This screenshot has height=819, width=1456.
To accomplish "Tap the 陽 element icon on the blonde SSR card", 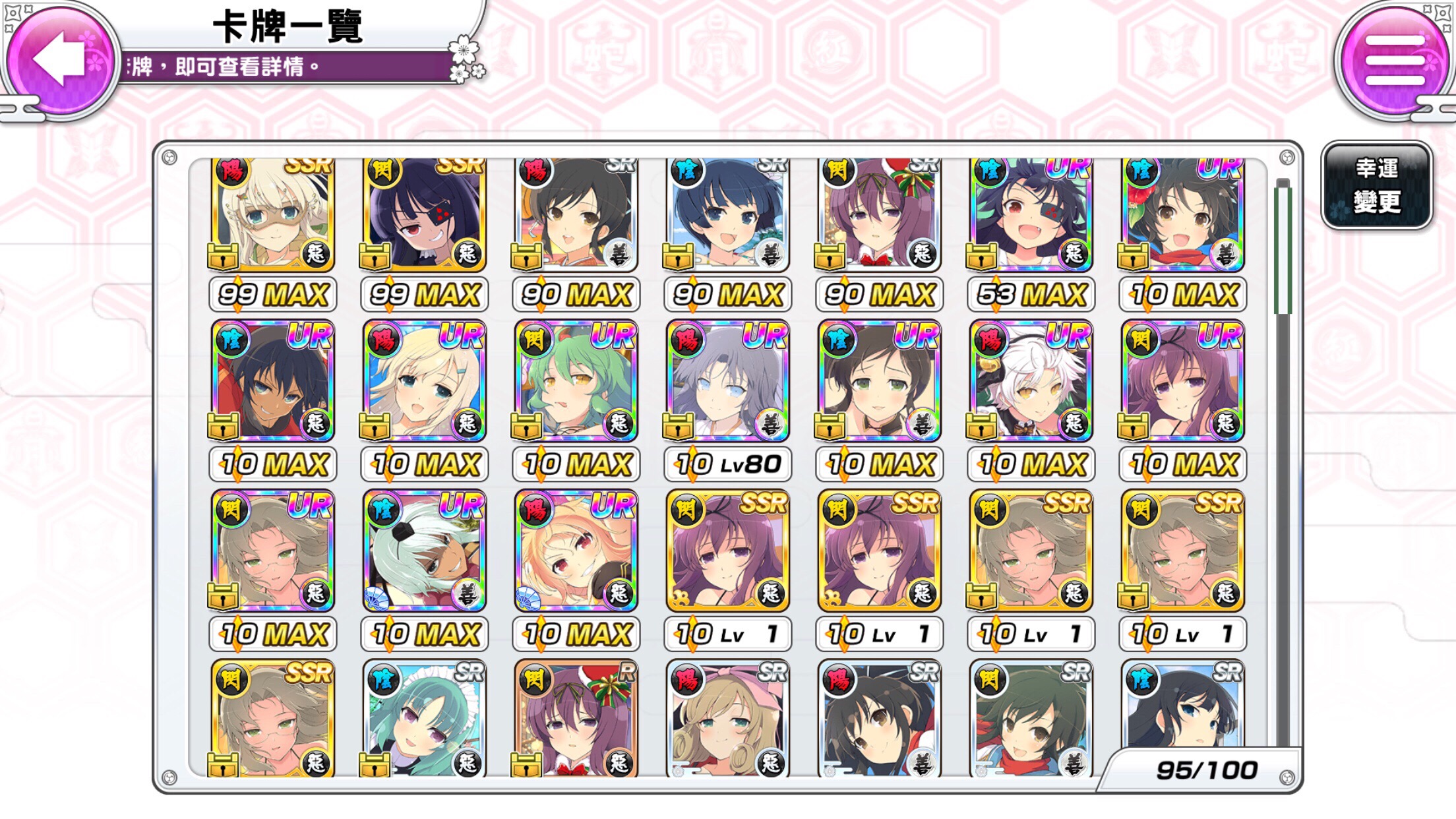I will point(233,169).
